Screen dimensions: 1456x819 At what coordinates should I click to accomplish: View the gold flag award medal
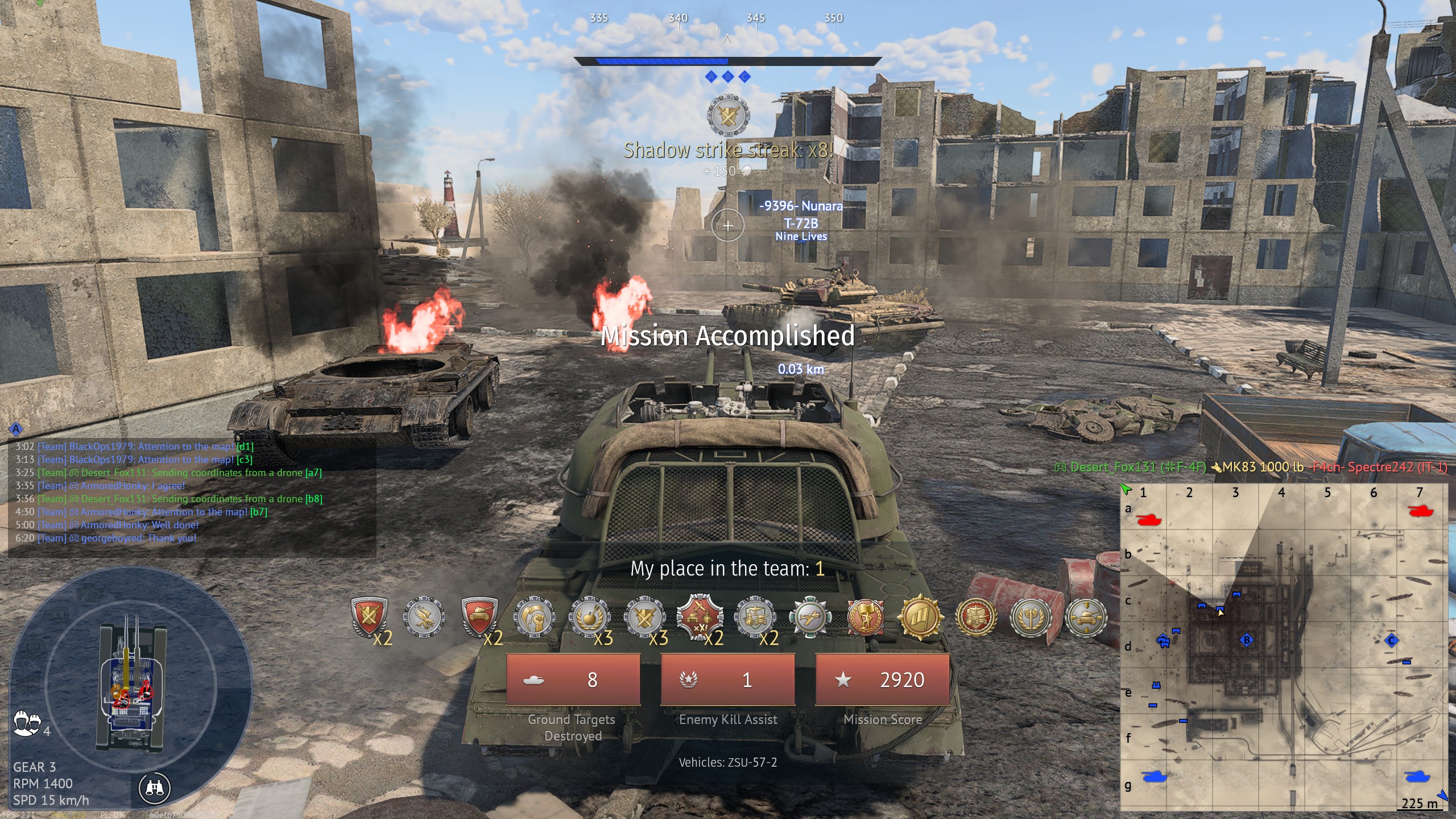click(x=920, y=617)
